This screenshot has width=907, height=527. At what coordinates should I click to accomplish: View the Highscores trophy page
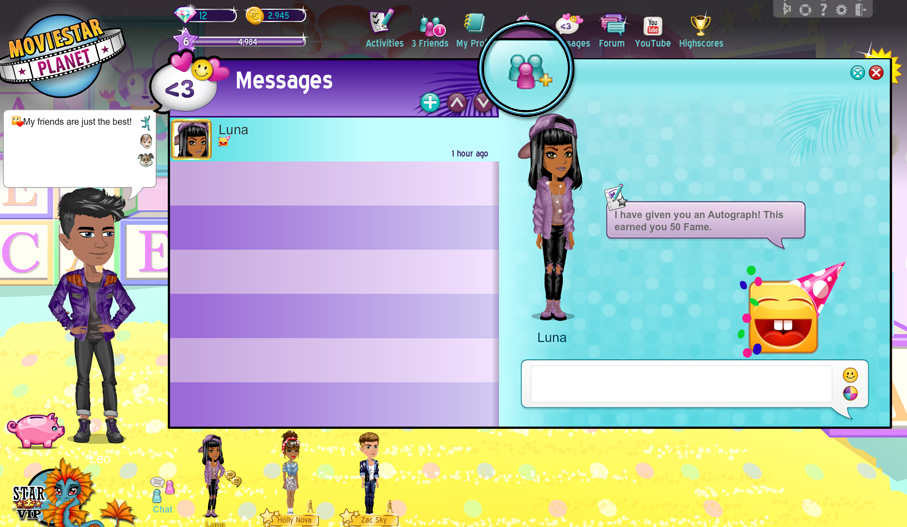(701, 30)
